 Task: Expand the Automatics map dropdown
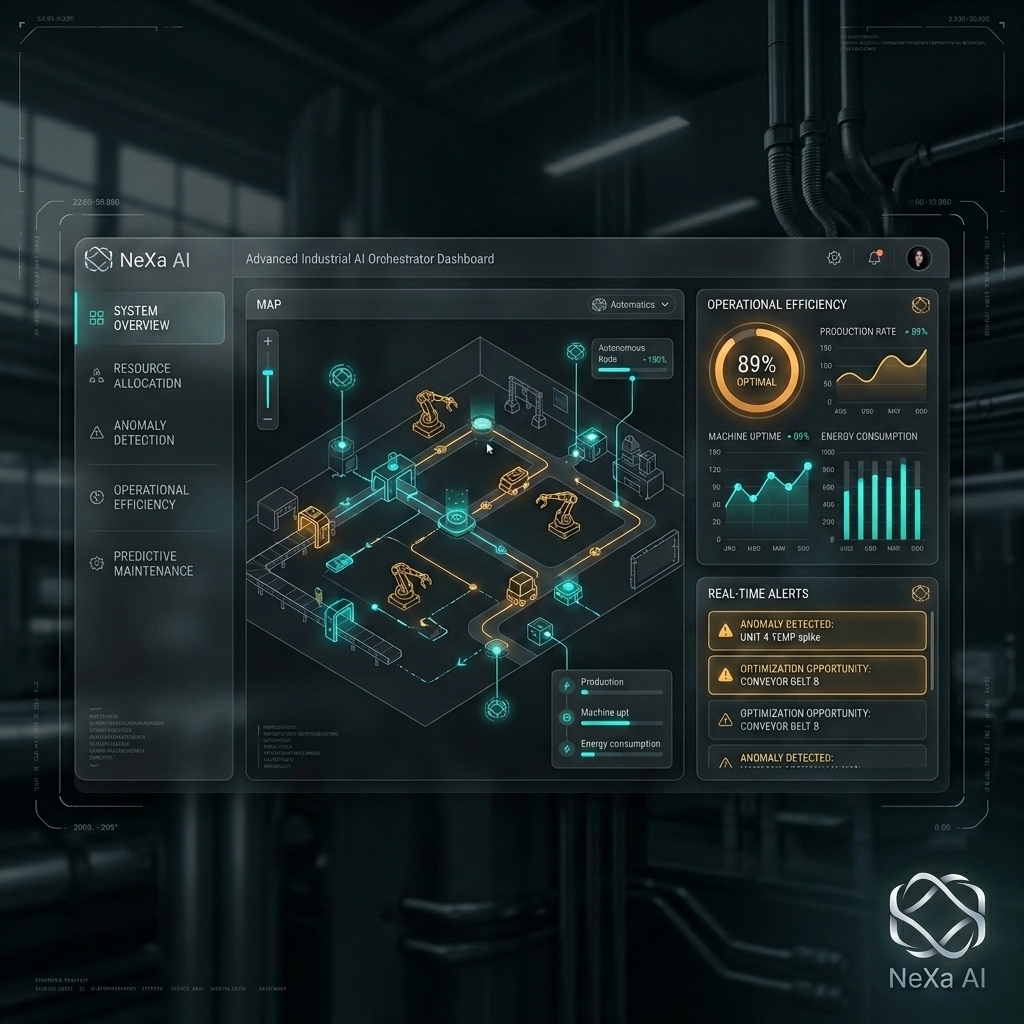tap(633, 304)
